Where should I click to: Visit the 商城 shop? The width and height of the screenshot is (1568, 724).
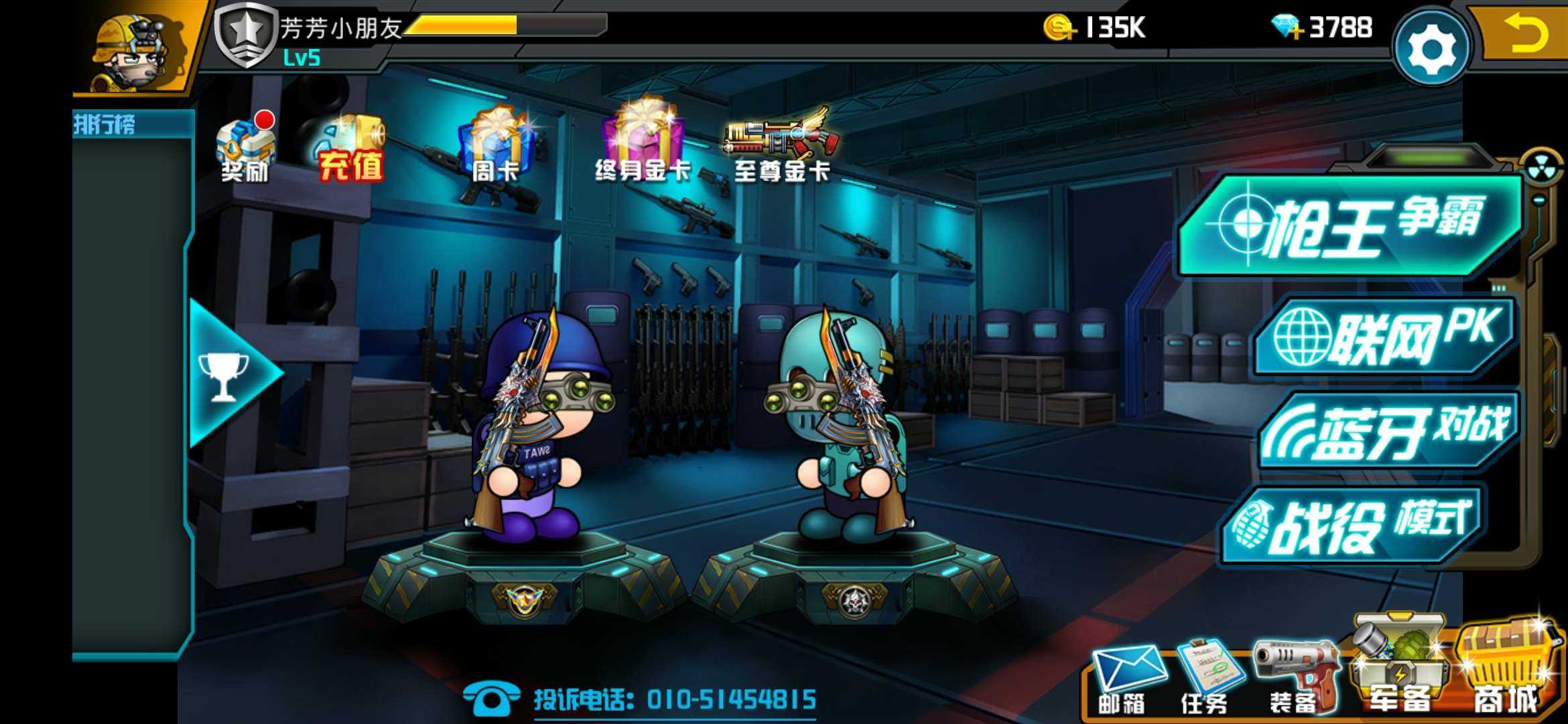pos(1504,670)
